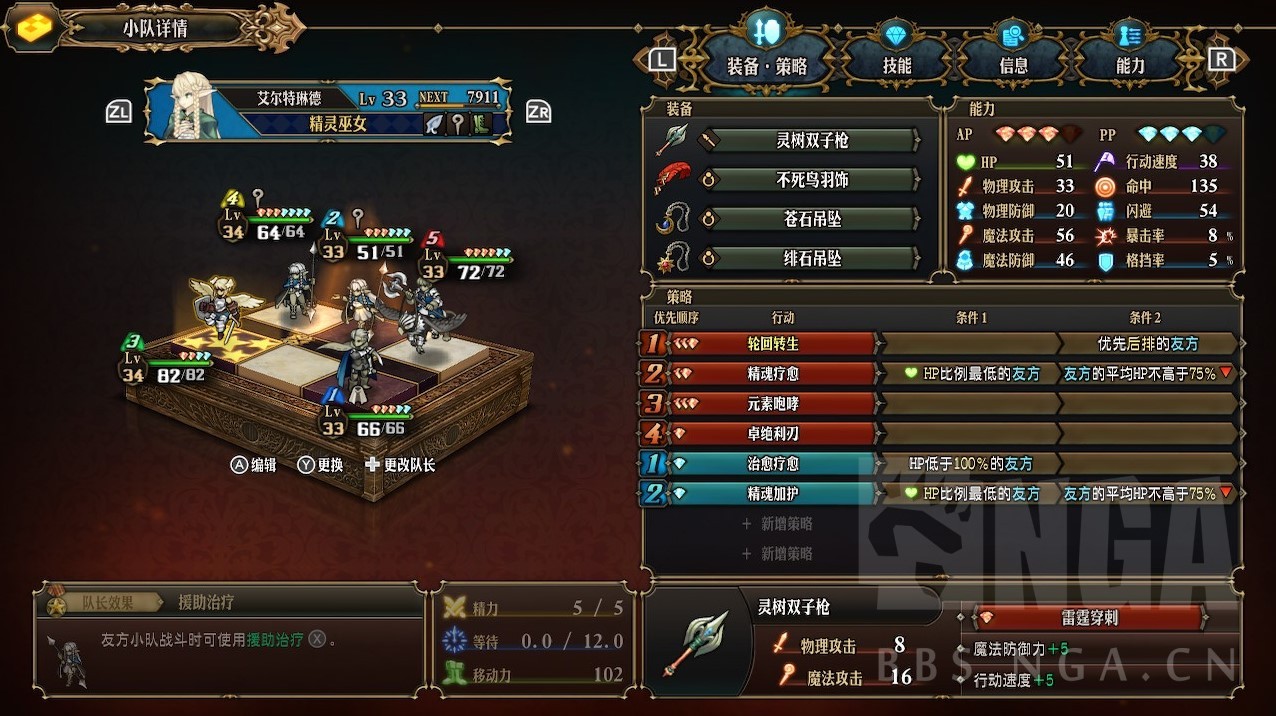Choose the 元素咆哮 tactic row
Viewport: 1276px width, 716px height.
772,404
